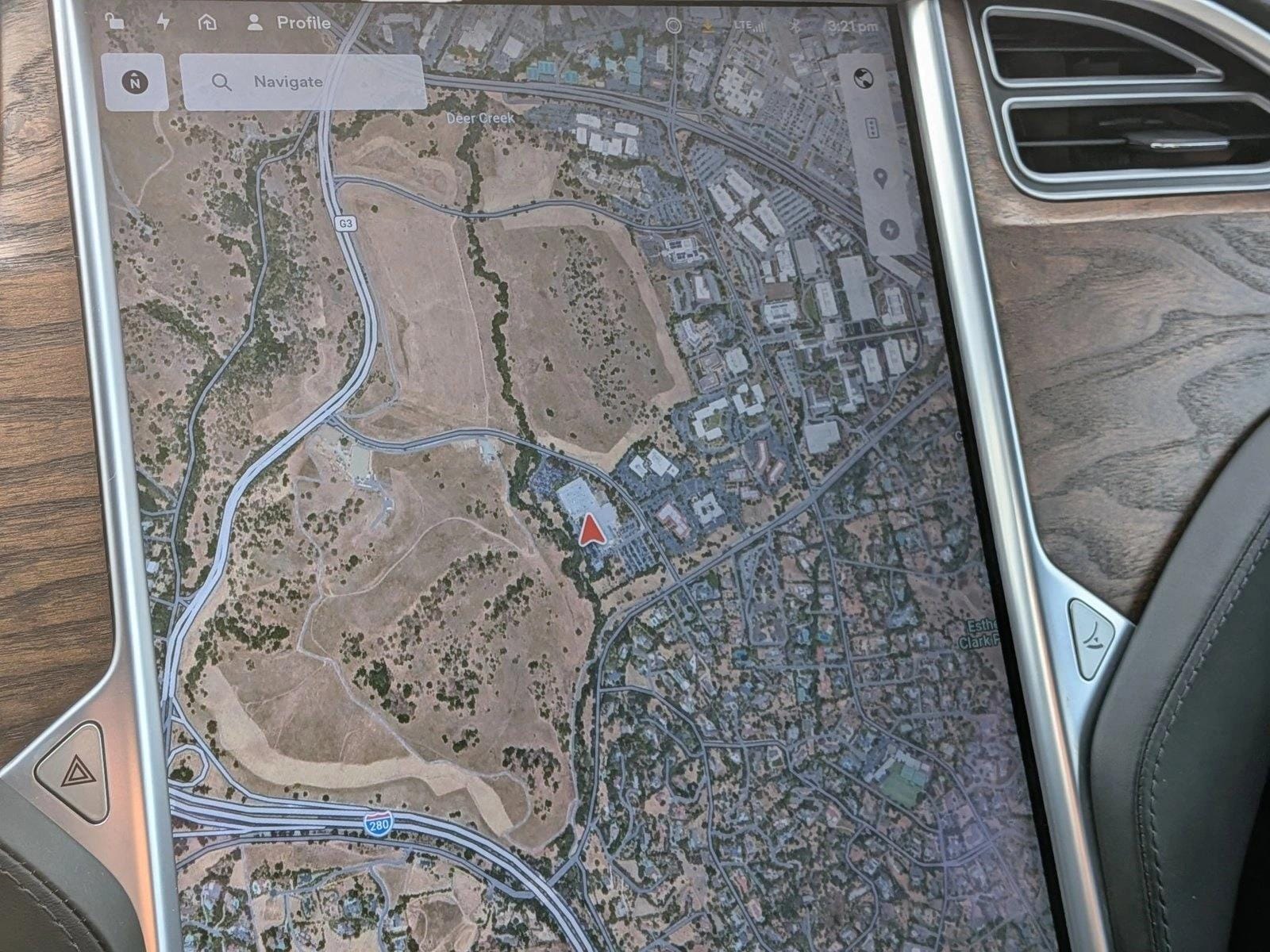Tap the LTE signal status indicator
This screenshot has width=1270, height=952.
748,26
